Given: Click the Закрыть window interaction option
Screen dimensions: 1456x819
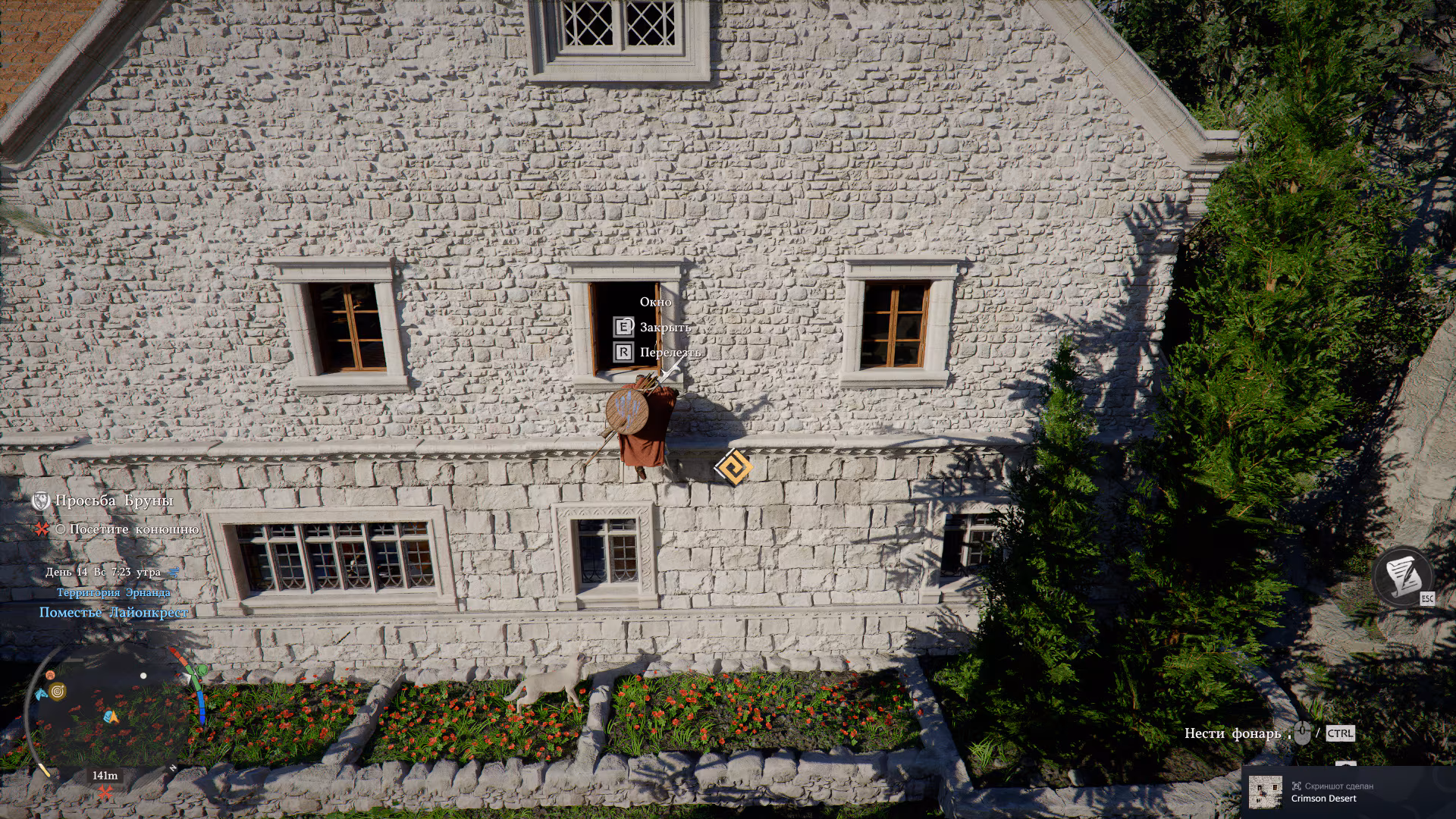Looking at the screenshot, I should coord(664,328).
